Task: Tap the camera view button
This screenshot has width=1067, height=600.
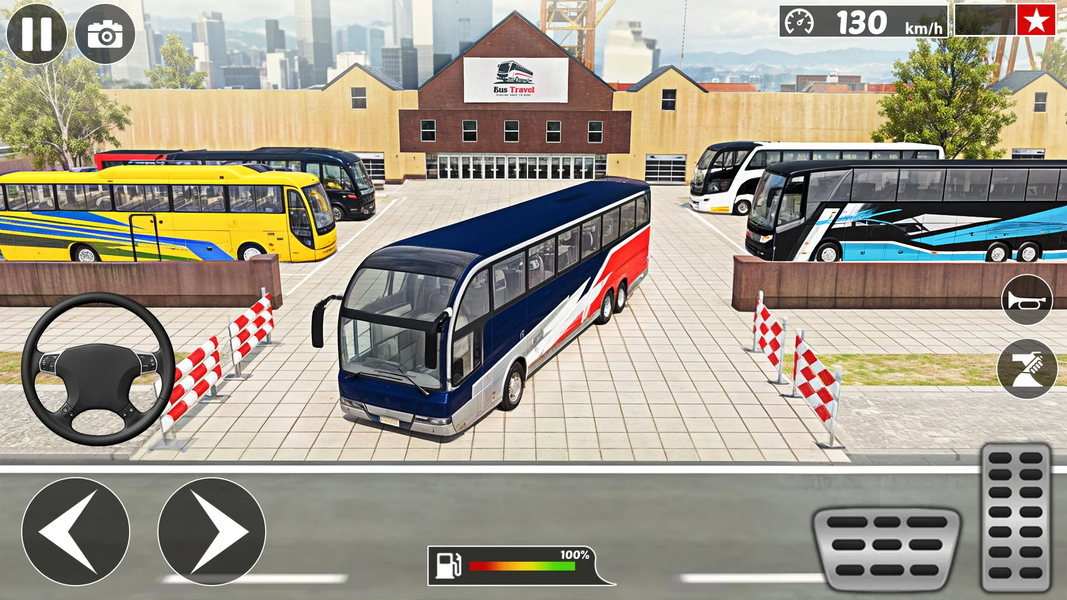Action: click(105, 34)
